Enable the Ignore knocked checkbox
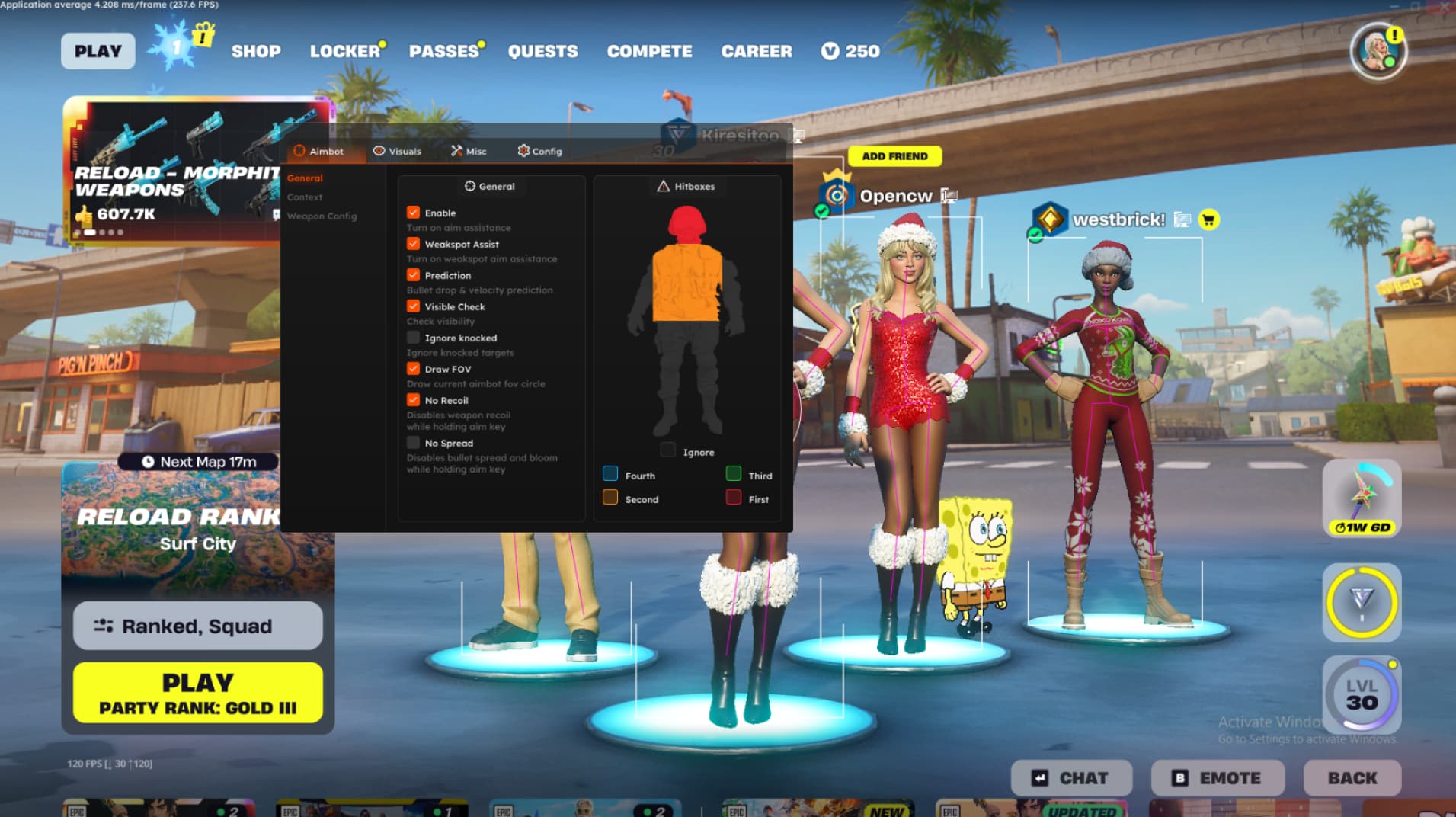The height and width of the screenshot is (817, 1456). tap(414, 338)
